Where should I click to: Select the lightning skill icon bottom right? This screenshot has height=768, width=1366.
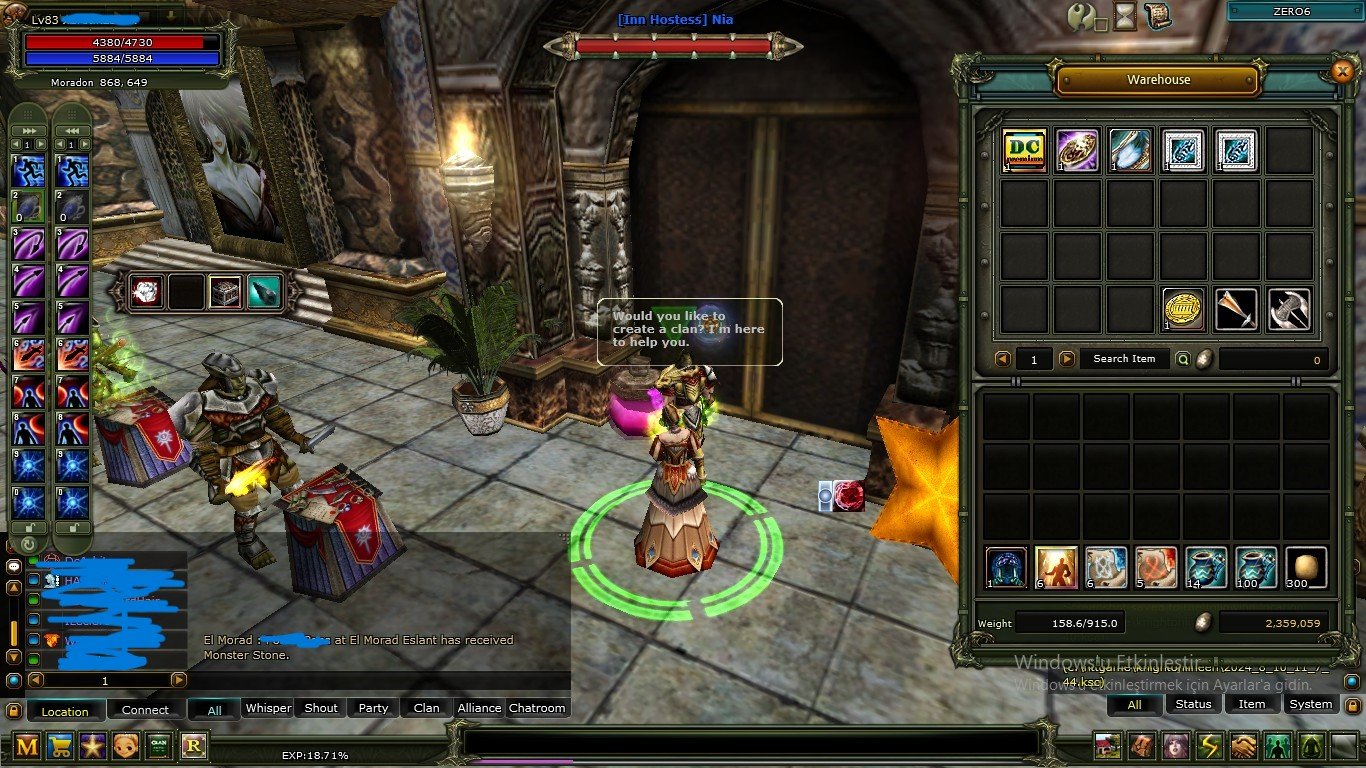tap(1208, 747)
